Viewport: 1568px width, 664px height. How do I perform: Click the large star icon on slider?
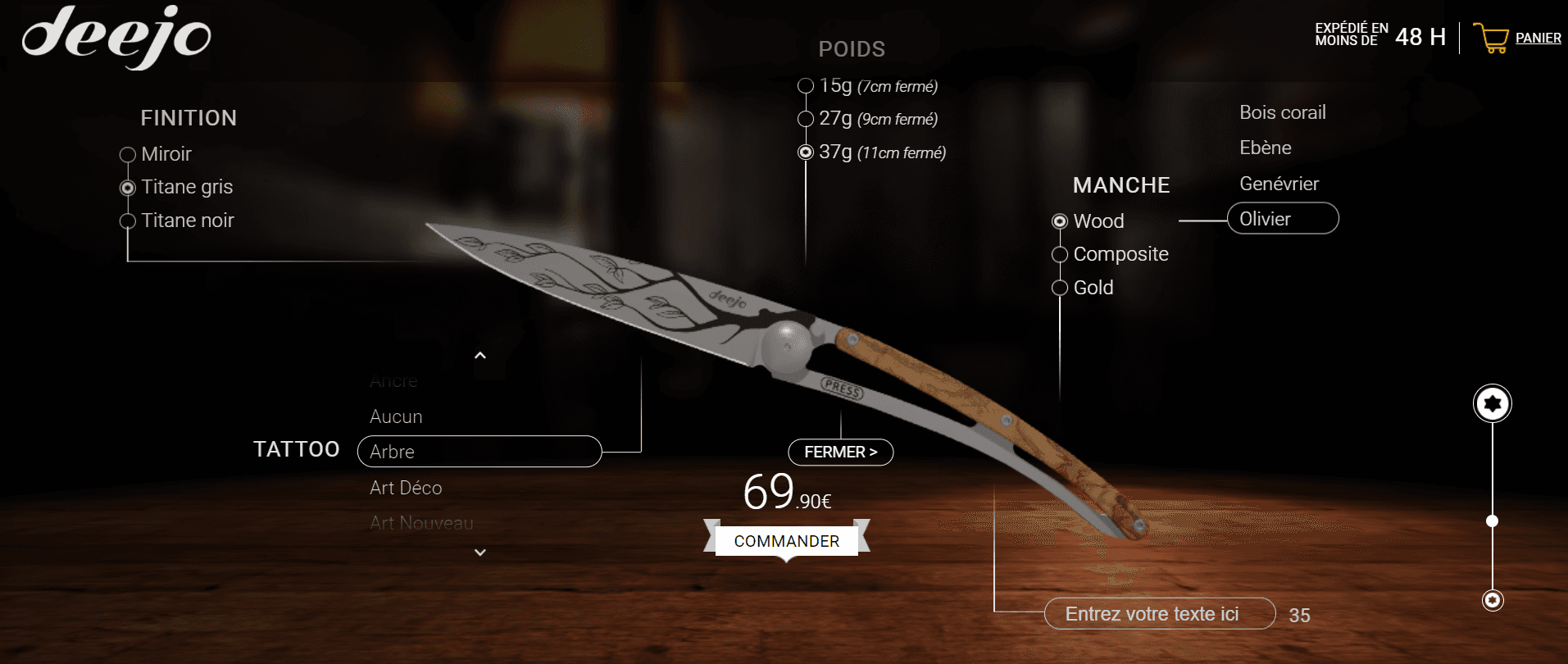tap(1492, 403)
